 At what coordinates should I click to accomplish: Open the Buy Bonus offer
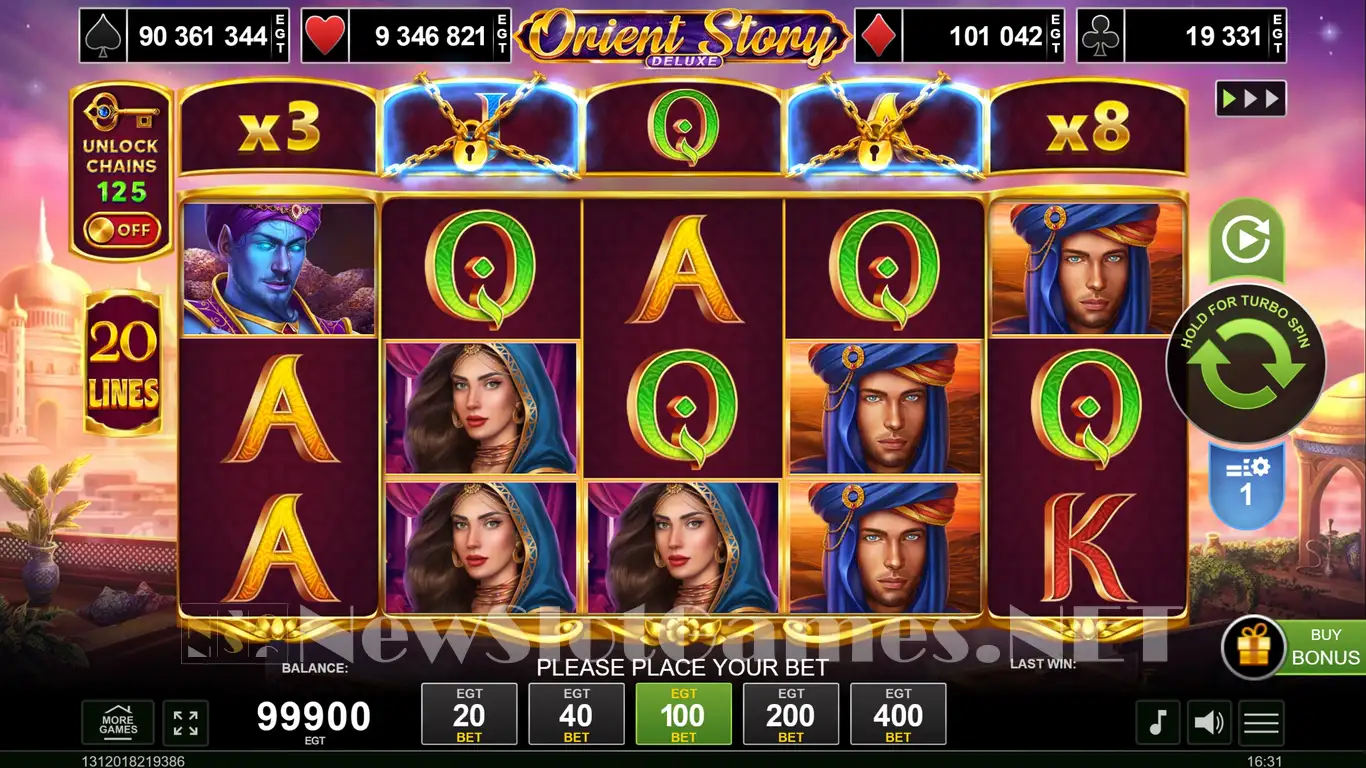click(1294, 647)
